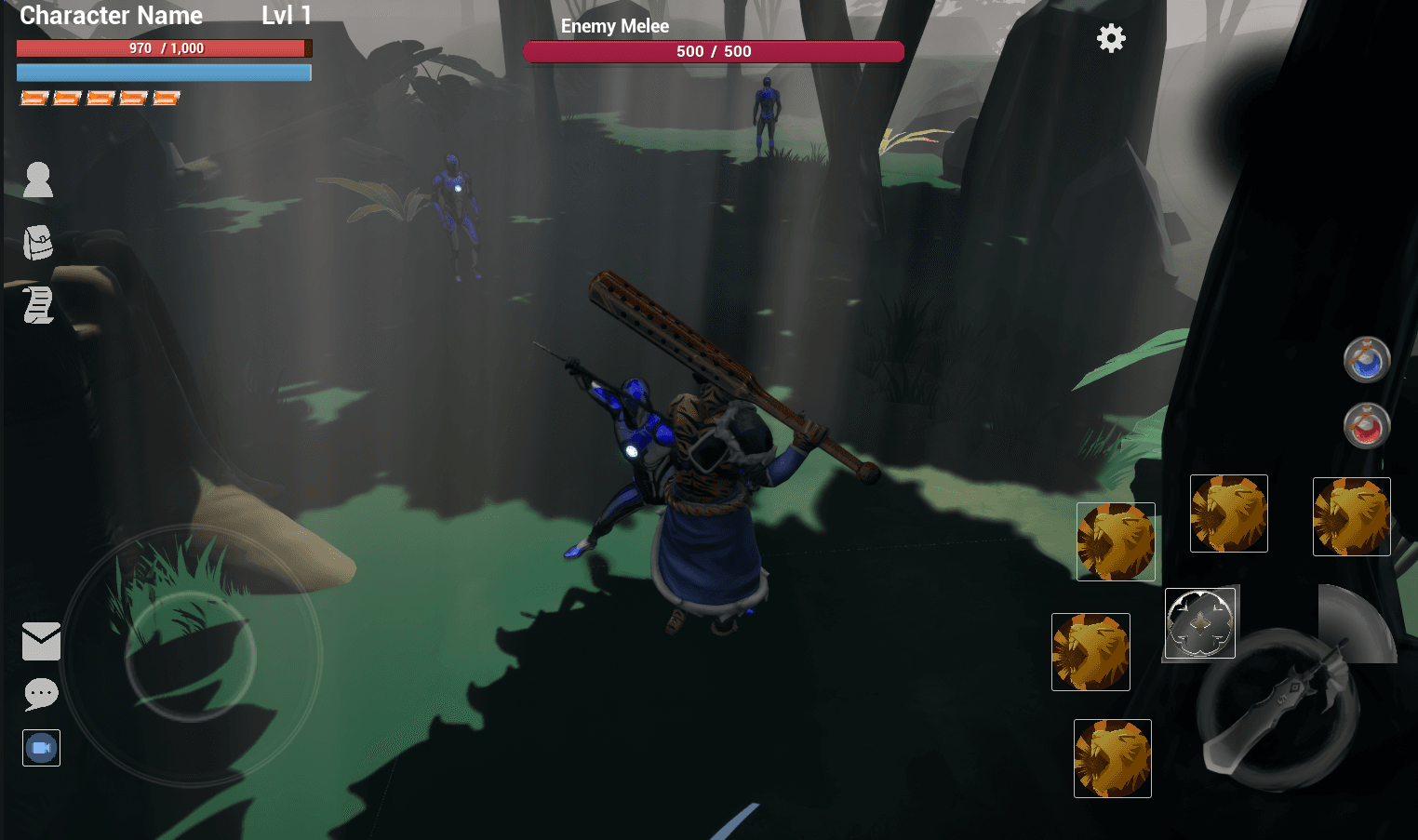The image size is (1418, 840).
Task: Drink the blue mana potion
Action: tap(1366, 361)
